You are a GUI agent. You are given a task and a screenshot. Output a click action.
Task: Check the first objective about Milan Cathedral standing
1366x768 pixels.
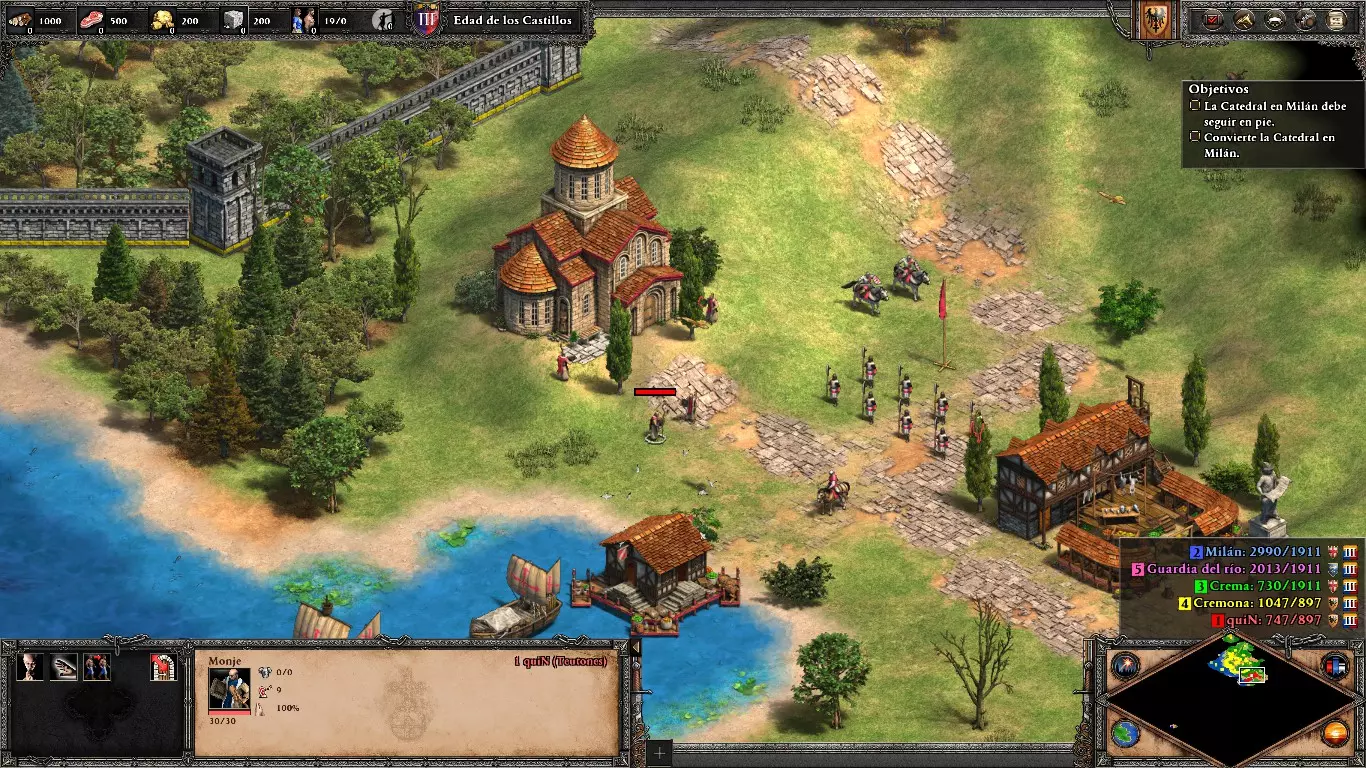(1195, 105)
